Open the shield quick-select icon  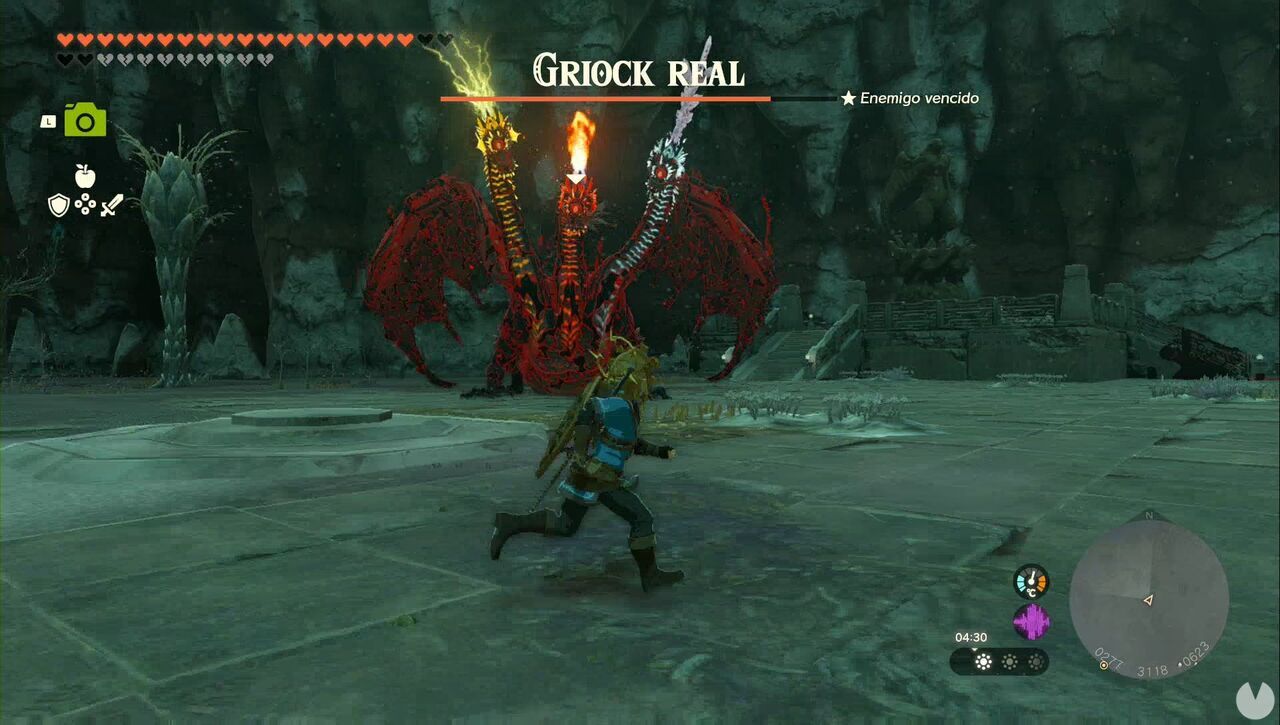coord(59,205)
